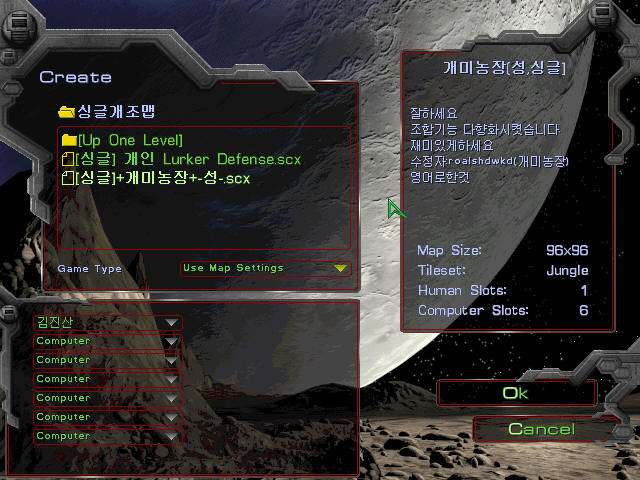The height and width of the screenshot is (480, 640).
Task: Cancel the game creation
Action: (540, 429)
